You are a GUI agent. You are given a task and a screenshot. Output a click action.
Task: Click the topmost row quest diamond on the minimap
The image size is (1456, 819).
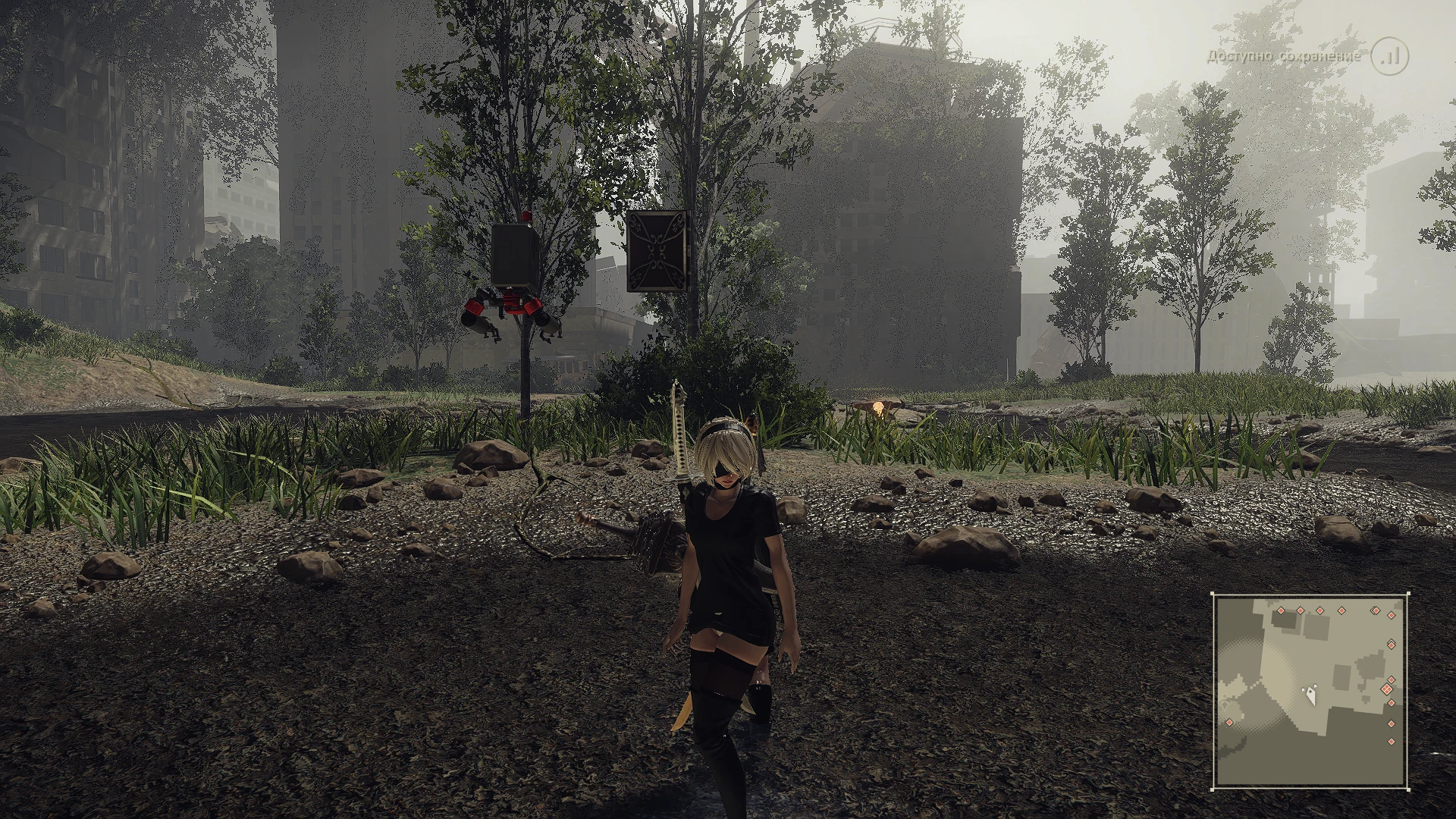click(1281, 610)
